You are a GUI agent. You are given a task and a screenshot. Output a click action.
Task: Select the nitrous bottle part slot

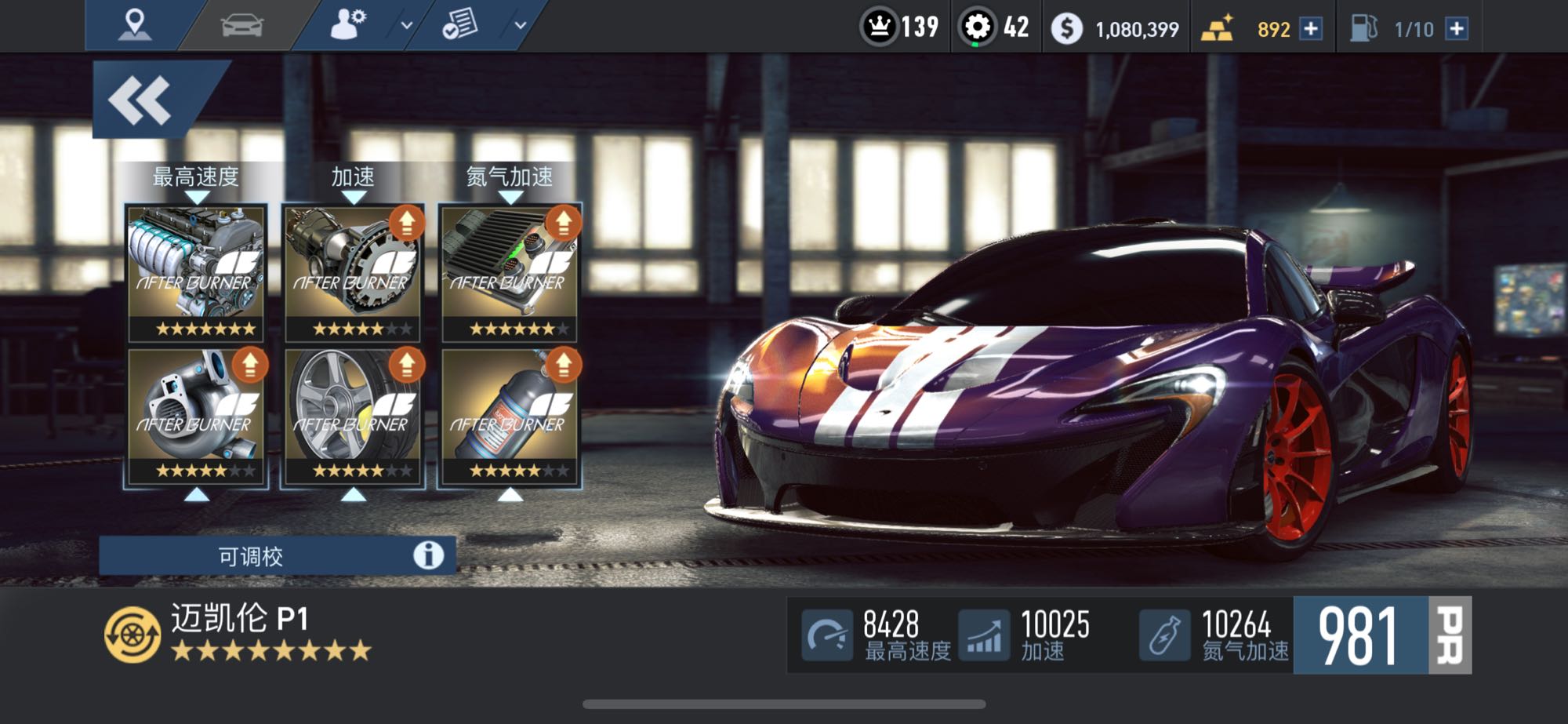pyautogui.click(x=510, y=415)
